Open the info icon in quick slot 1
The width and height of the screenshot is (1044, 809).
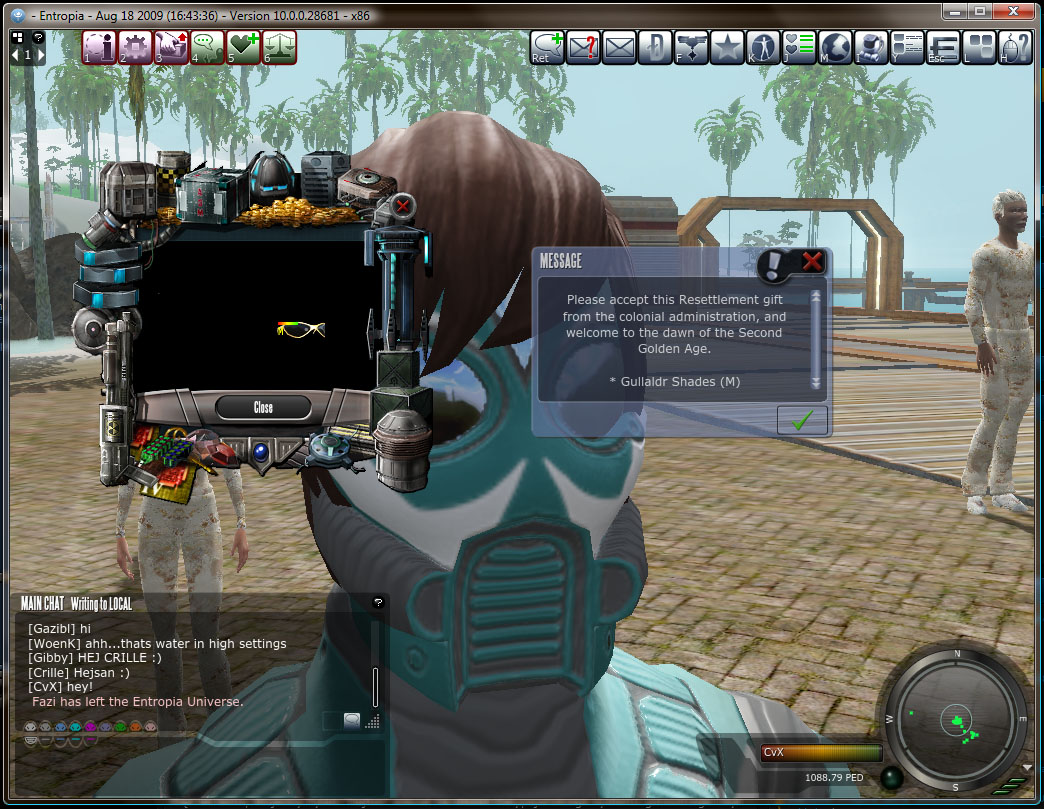(x=99, y=47)
